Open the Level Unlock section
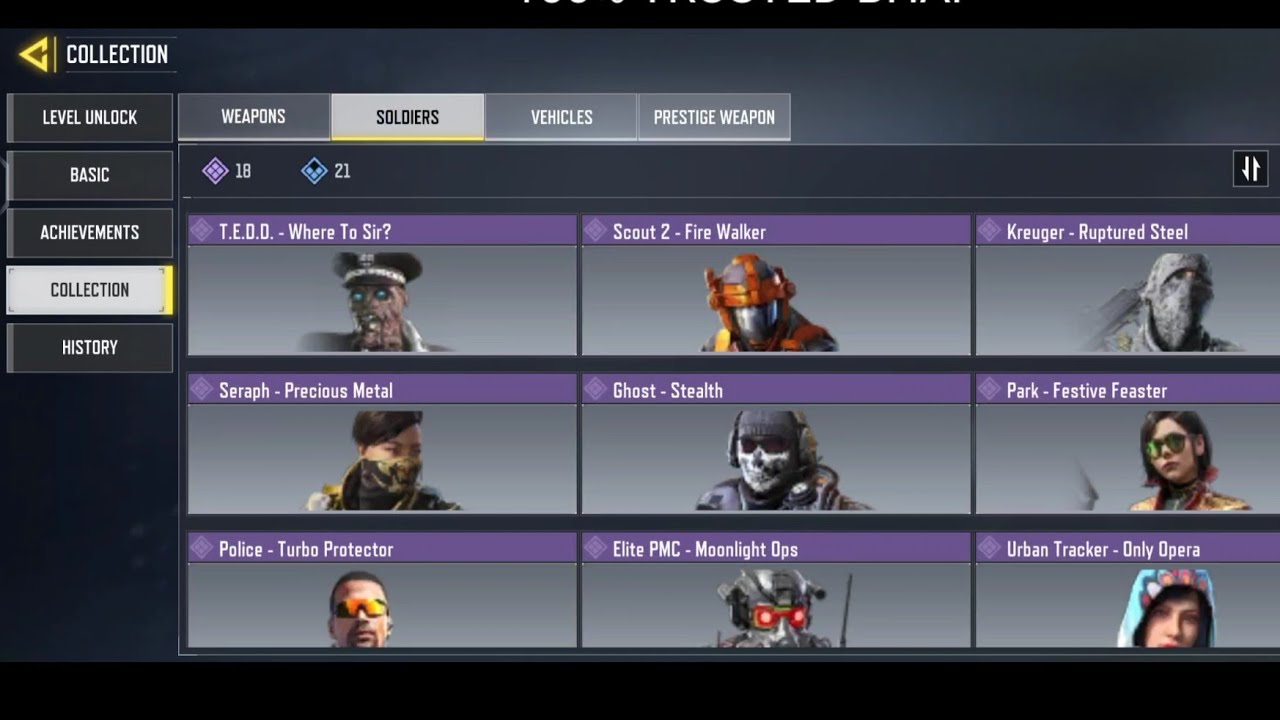Image resolution: width=1280 pixels, height=720 pixels. click(x=90, y=118)
